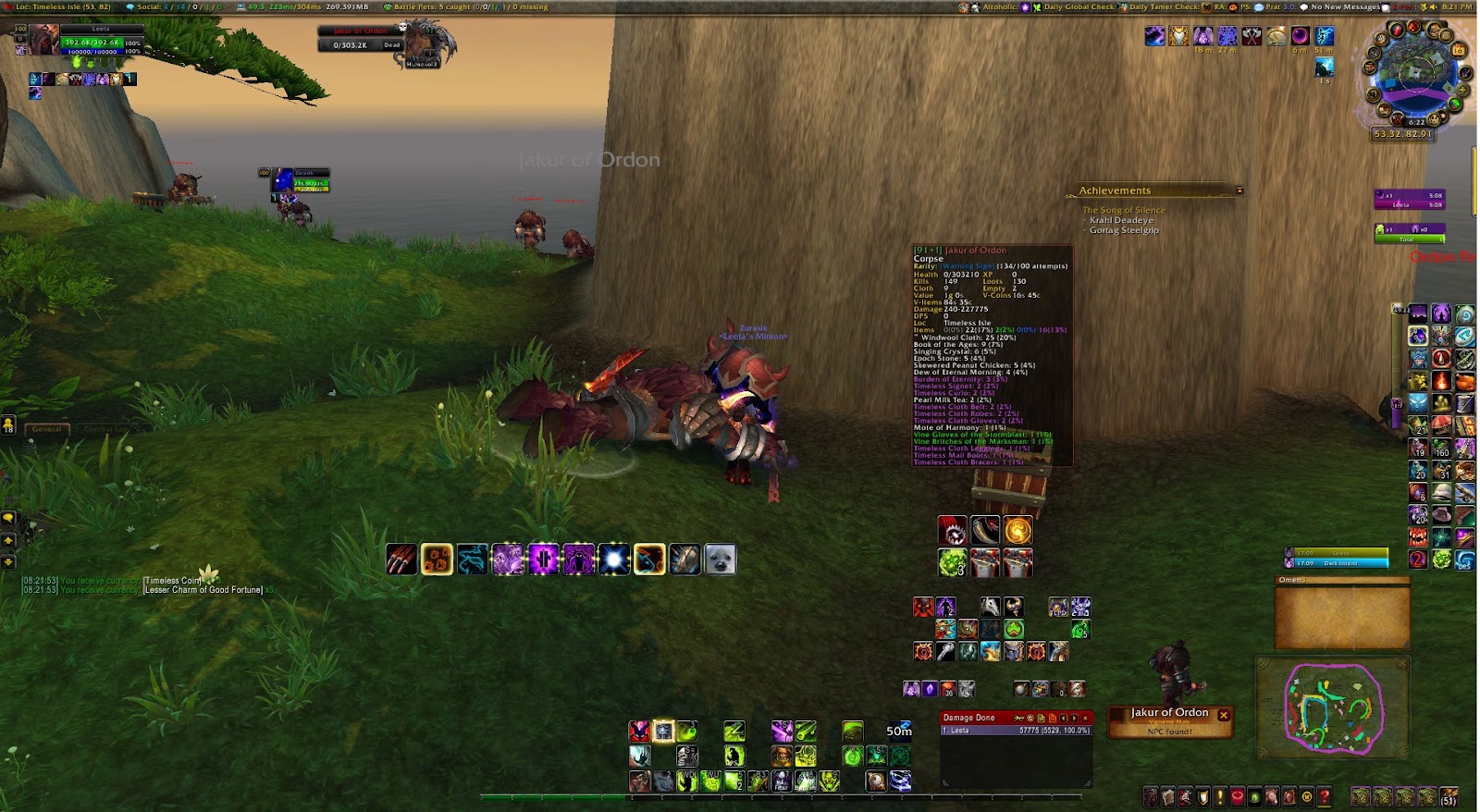Screen dimensions: 1480x812
Task: Select The Song of Silence achievement
Action: pos(1124,210)
